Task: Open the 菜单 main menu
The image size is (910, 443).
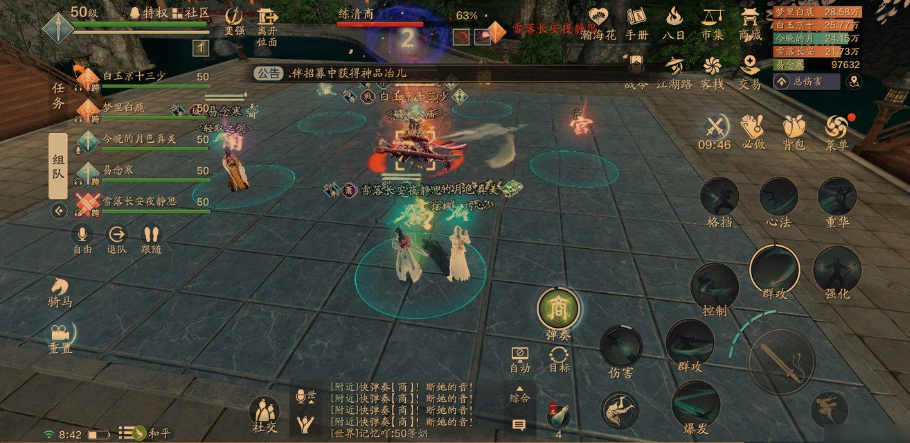Action: pos(837,129)
